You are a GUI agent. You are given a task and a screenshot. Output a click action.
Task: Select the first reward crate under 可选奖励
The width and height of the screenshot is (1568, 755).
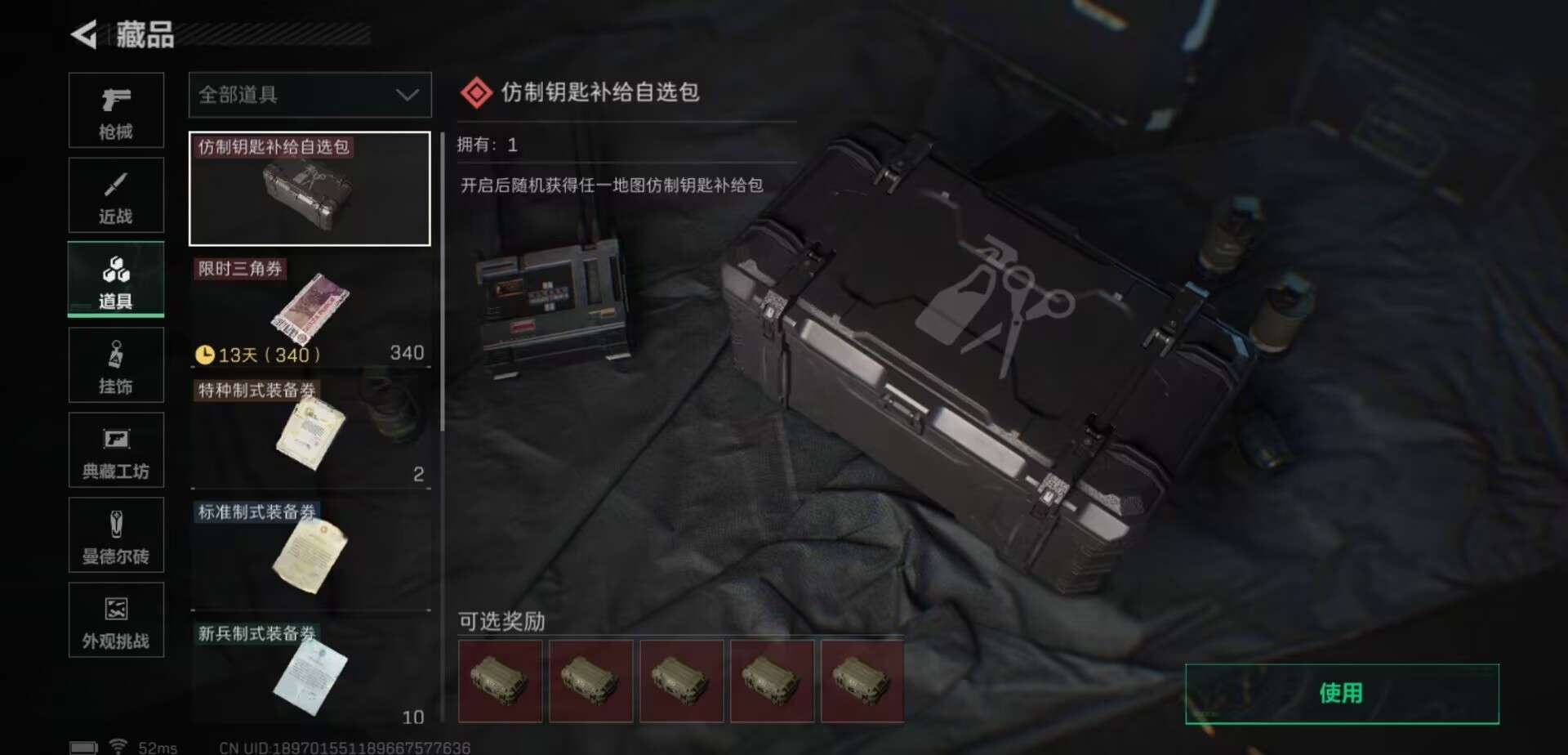point(500,682)
